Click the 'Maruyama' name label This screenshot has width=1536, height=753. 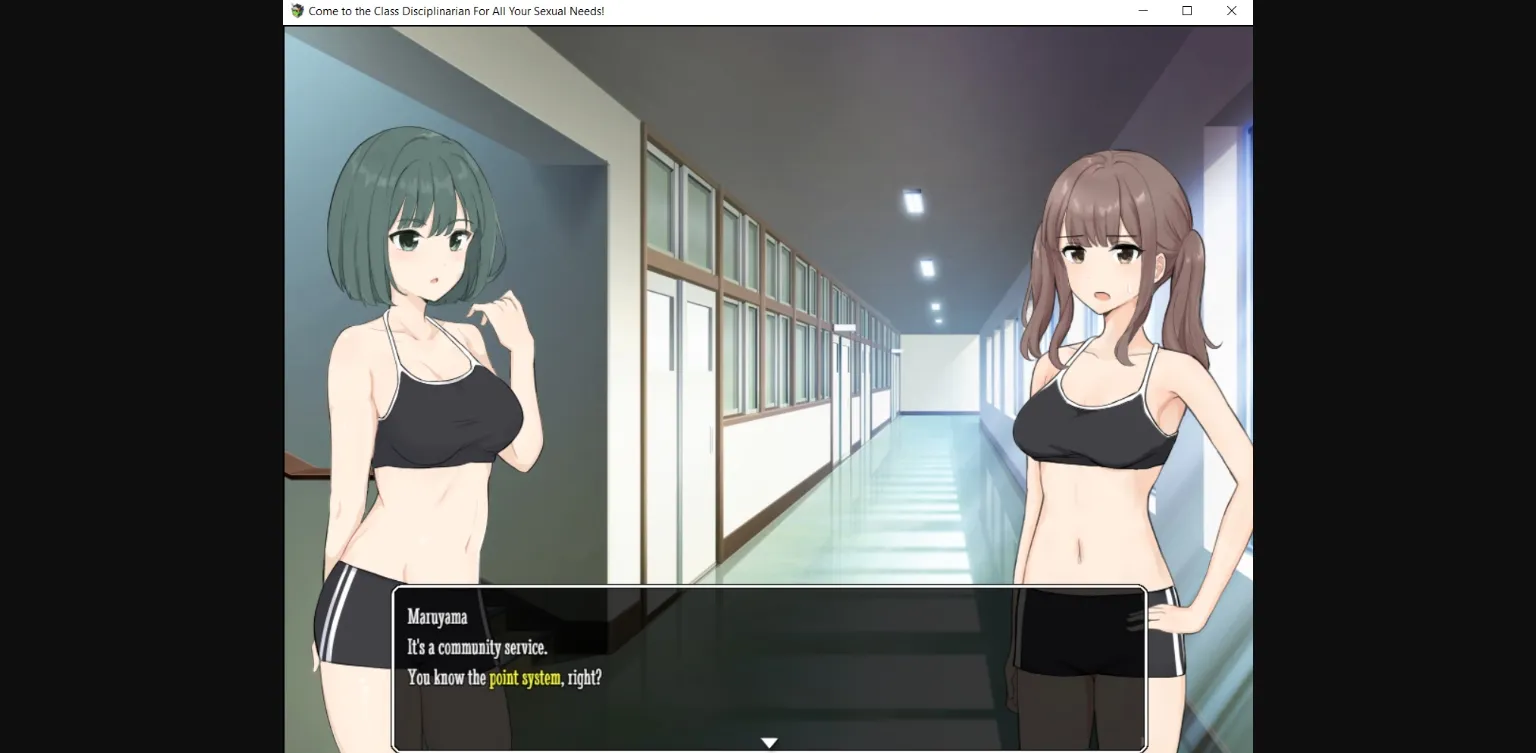point(438,617)
